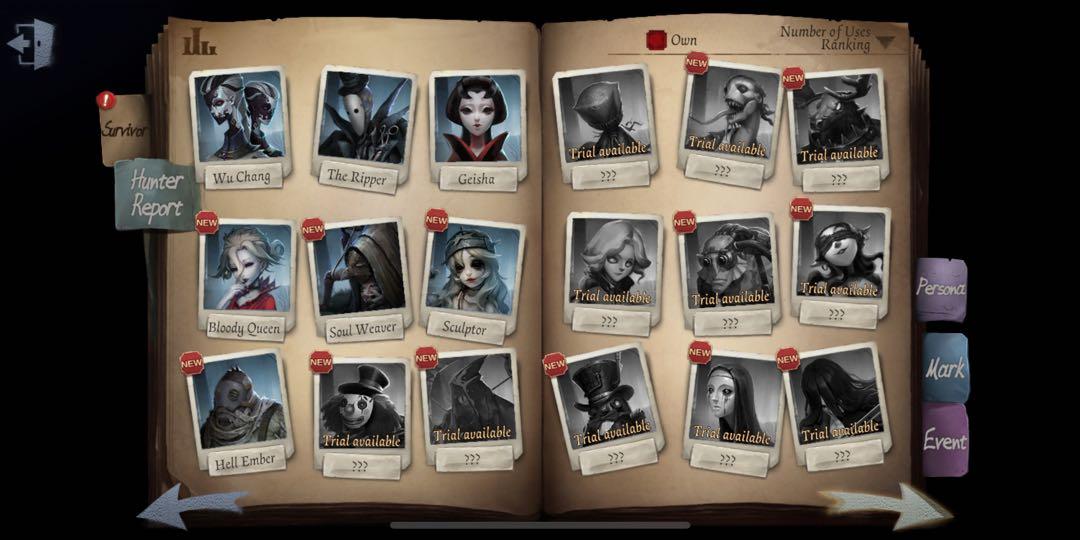Switch to the Survivor tab
This screenshot has height=540, width=1080.
pos(124,129)
